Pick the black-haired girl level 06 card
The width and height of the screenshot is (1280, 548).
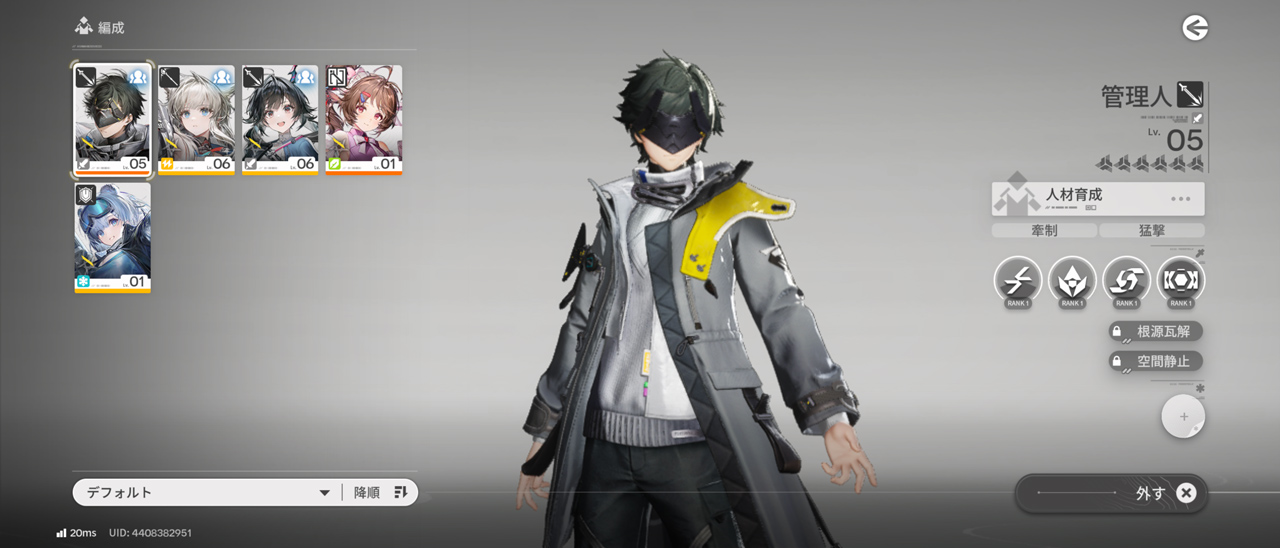[x=280, y=119]
